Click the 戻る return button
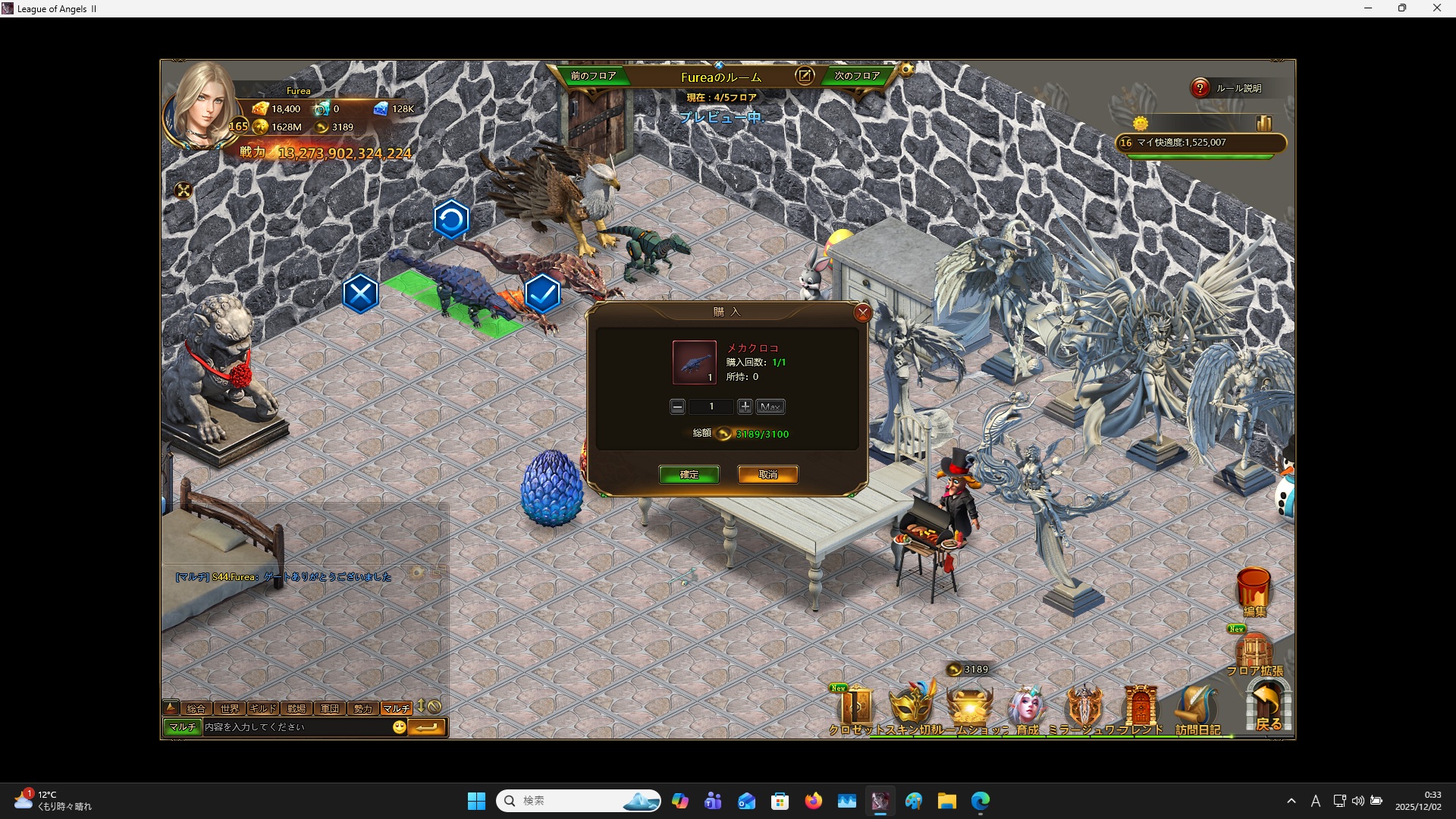 [x=1268, y=705]
